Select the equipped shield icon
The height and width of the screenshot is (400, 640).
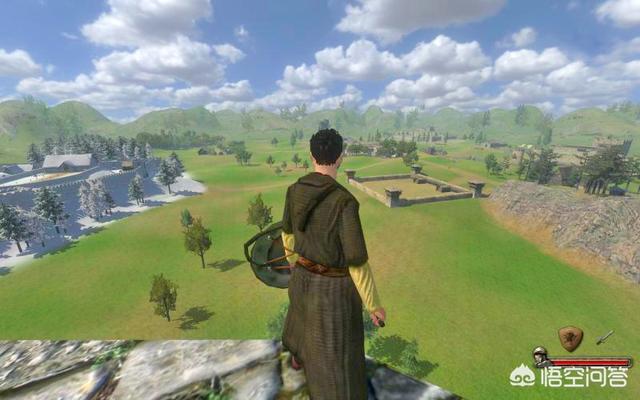[x=571, y=337]
